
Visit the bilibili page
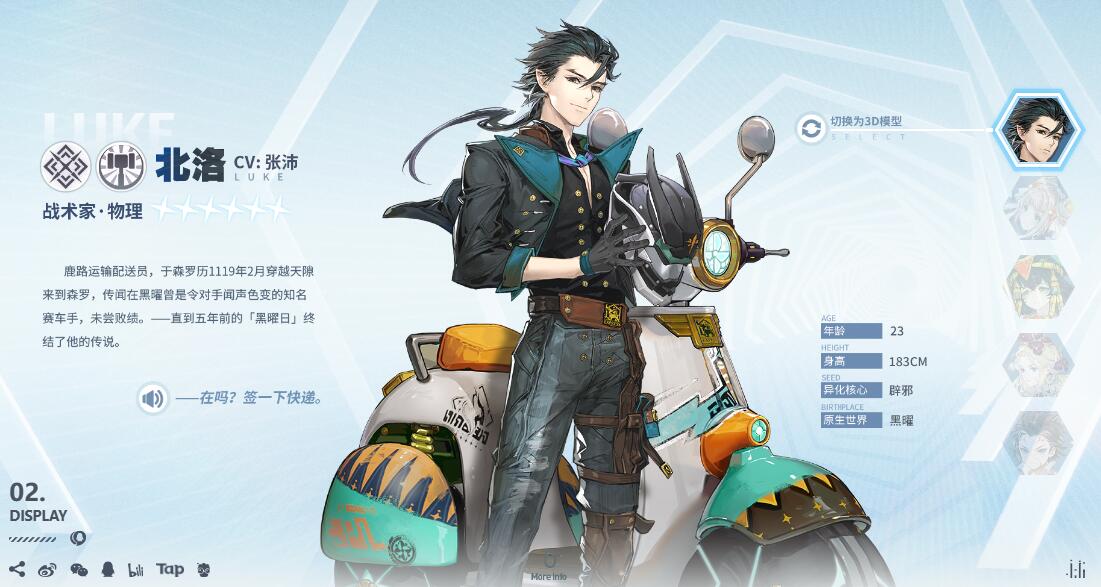click(x=136, y=570)
